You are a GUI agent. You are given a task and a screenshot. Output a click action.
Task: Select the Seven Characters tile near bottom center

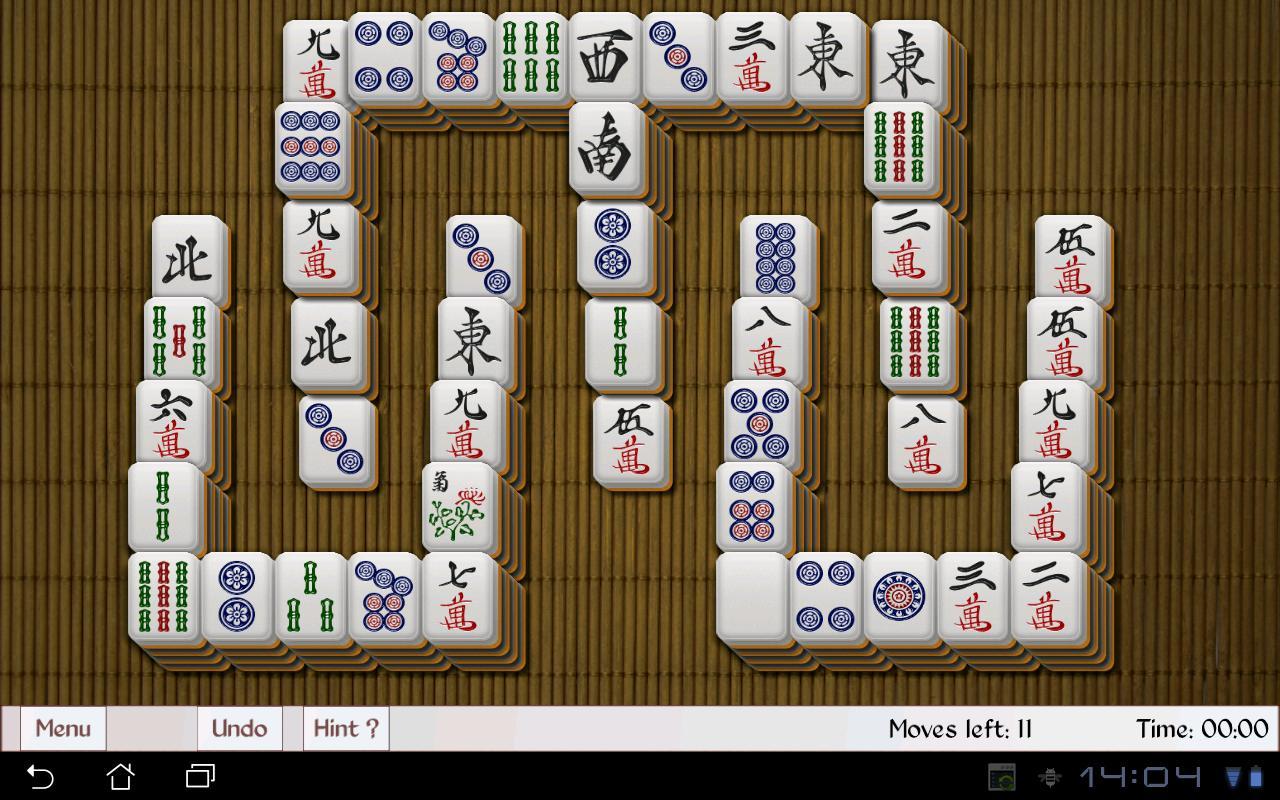pos(460,595)
